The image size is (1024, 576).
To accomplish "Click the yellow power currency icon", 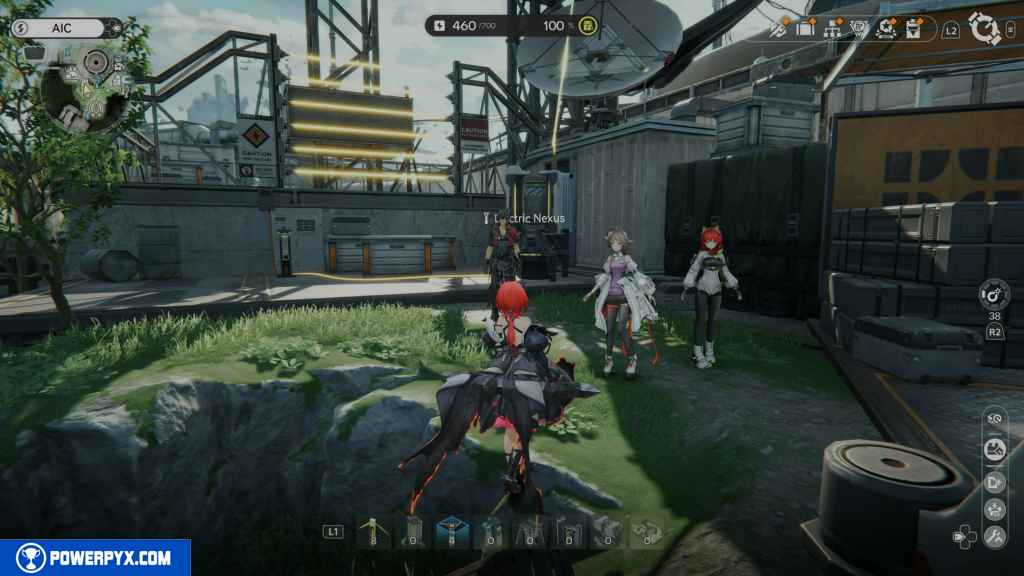I will point(589,26).
